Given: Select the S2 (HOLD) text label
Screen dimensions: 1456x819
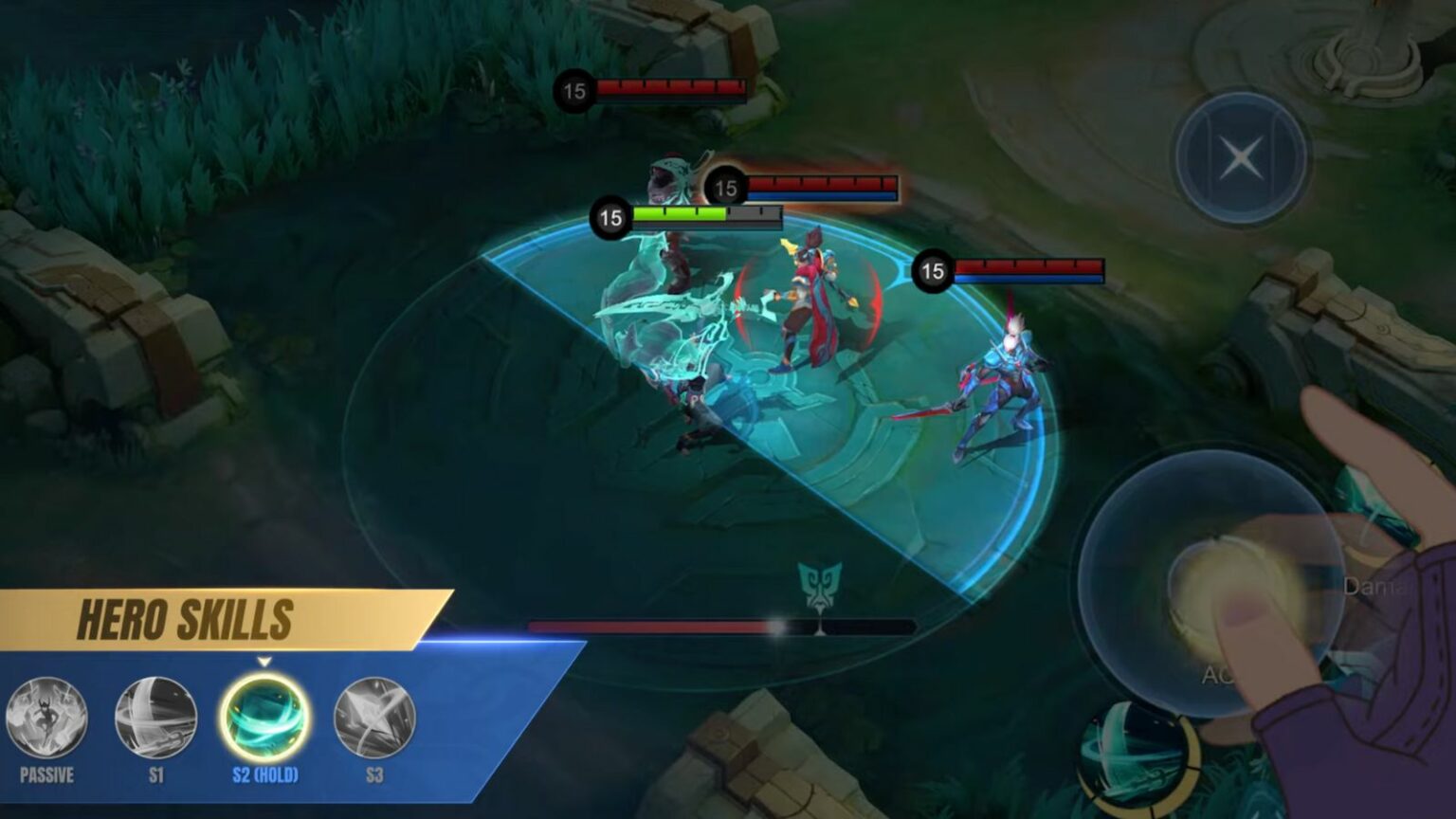Looking at the screenshot, I should point(264,774).
